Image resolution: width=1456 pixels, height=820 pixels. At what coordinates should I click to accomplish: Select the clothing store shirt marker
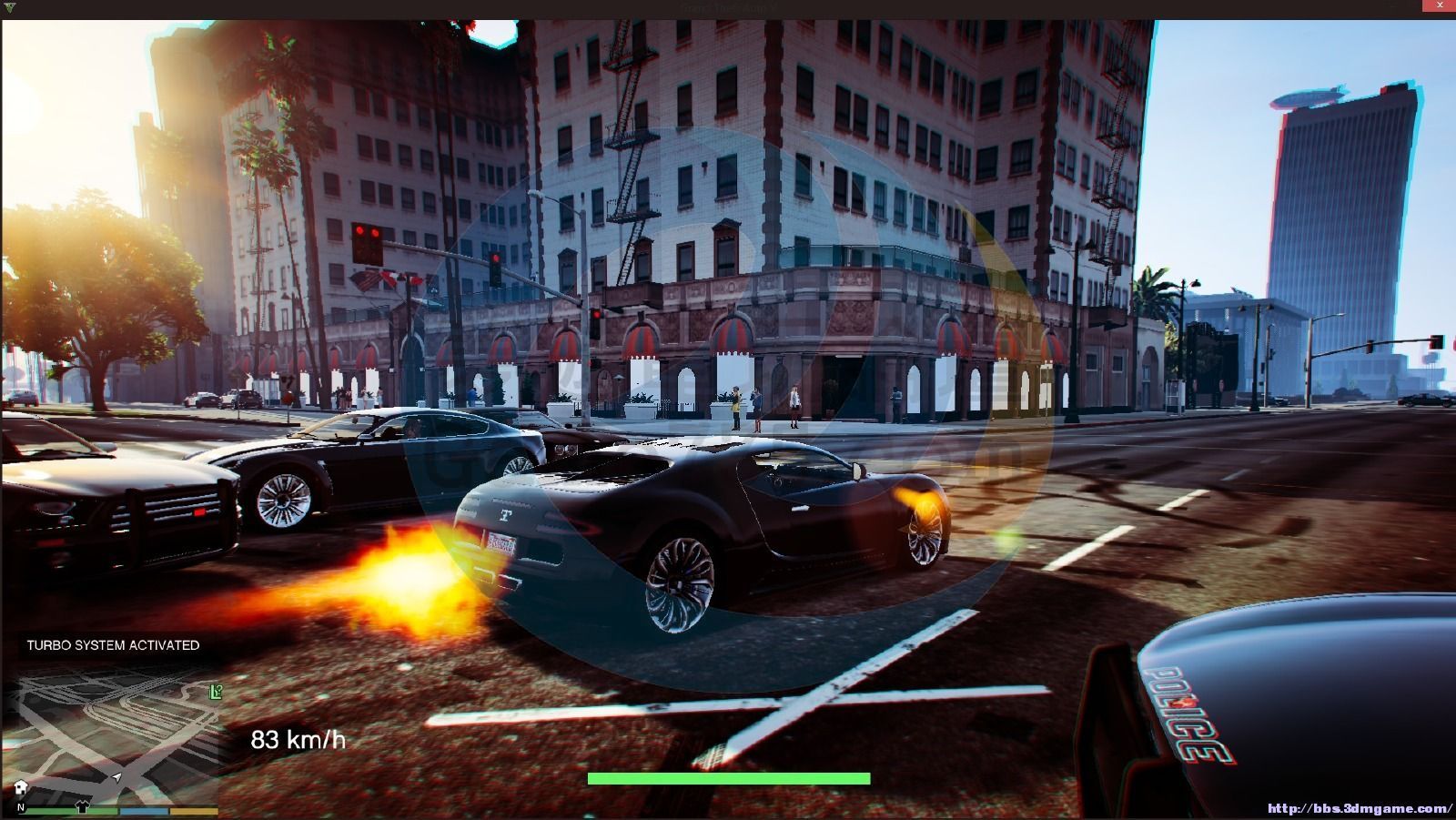(83, 805)
